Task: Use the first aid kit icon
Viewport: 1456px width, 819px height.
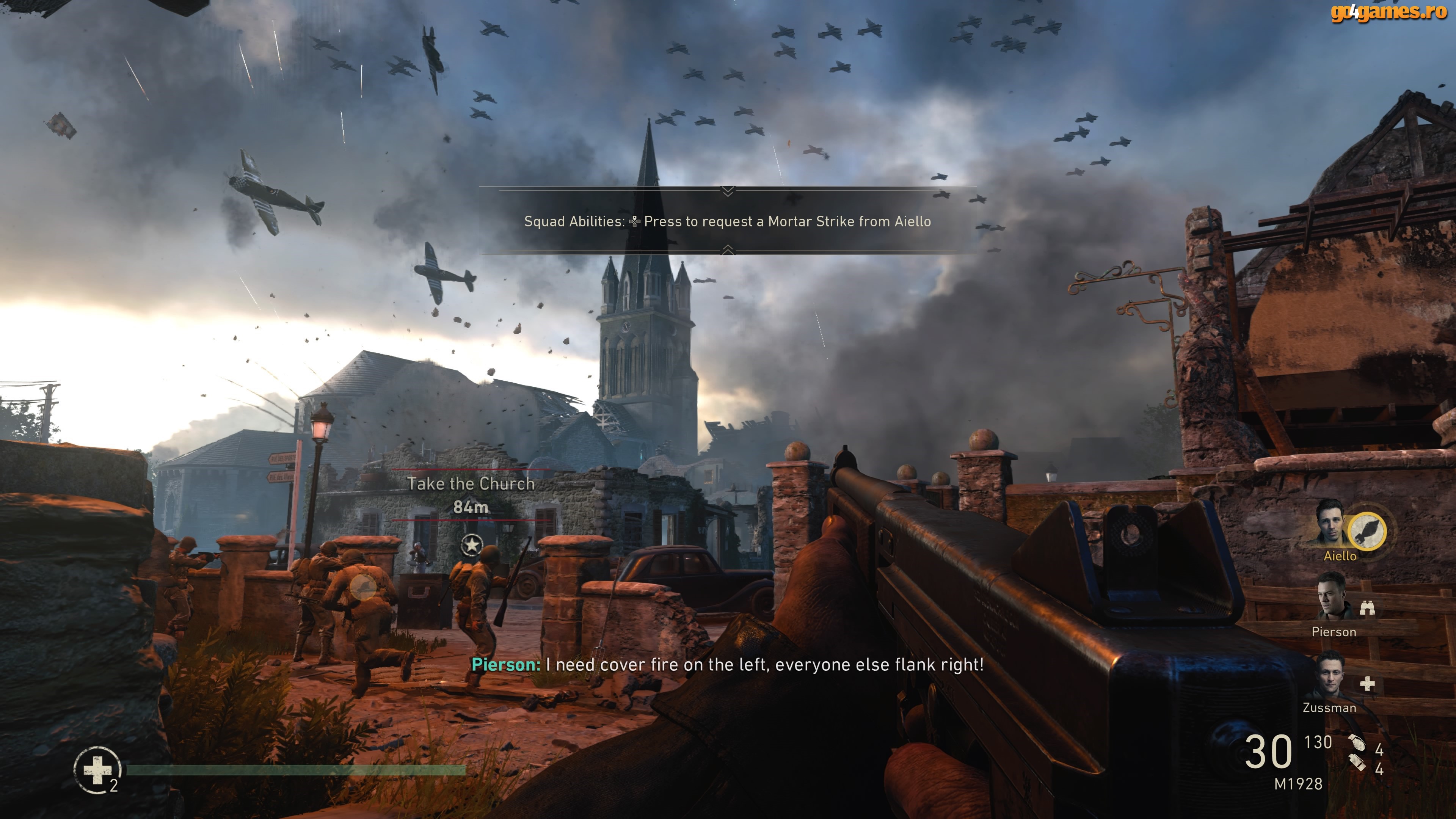Action: pos(97,770)
